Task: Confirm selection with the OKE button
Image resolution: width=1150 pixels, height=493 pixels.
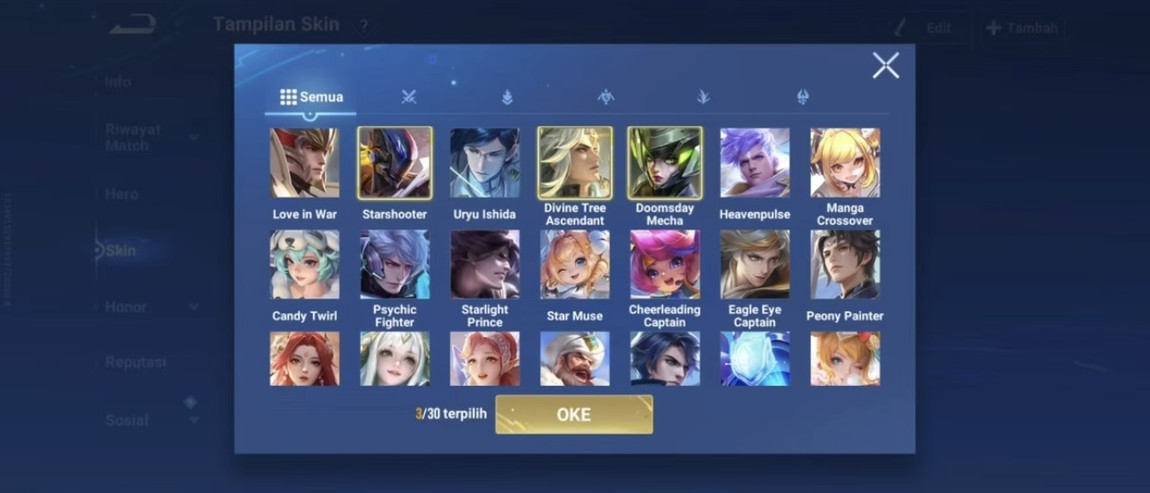Action: coord(574,415)
